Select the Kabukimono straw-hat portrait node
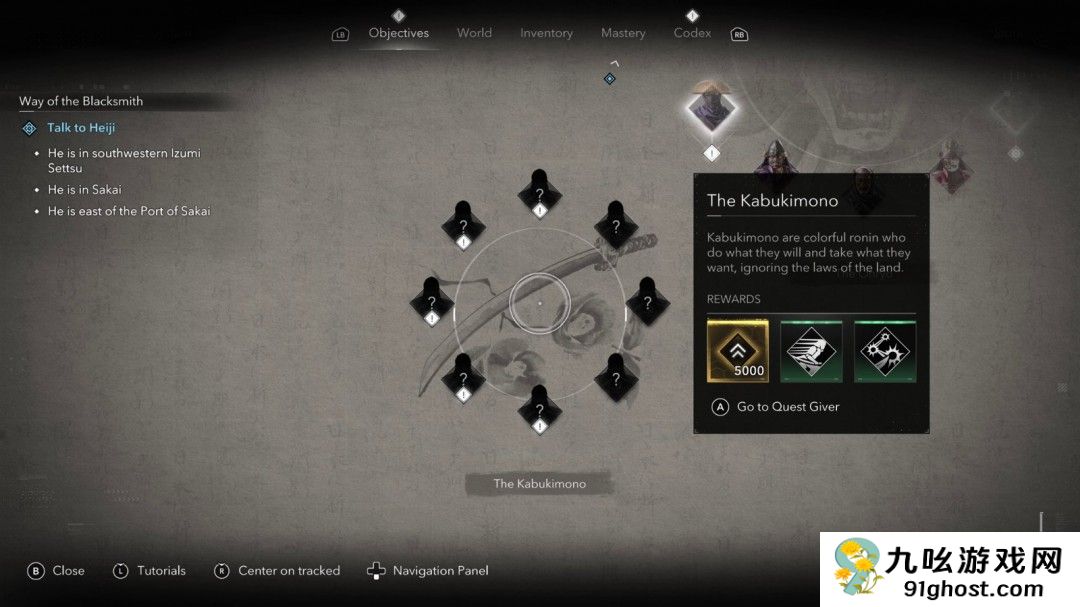 click(x=711, y=108)
